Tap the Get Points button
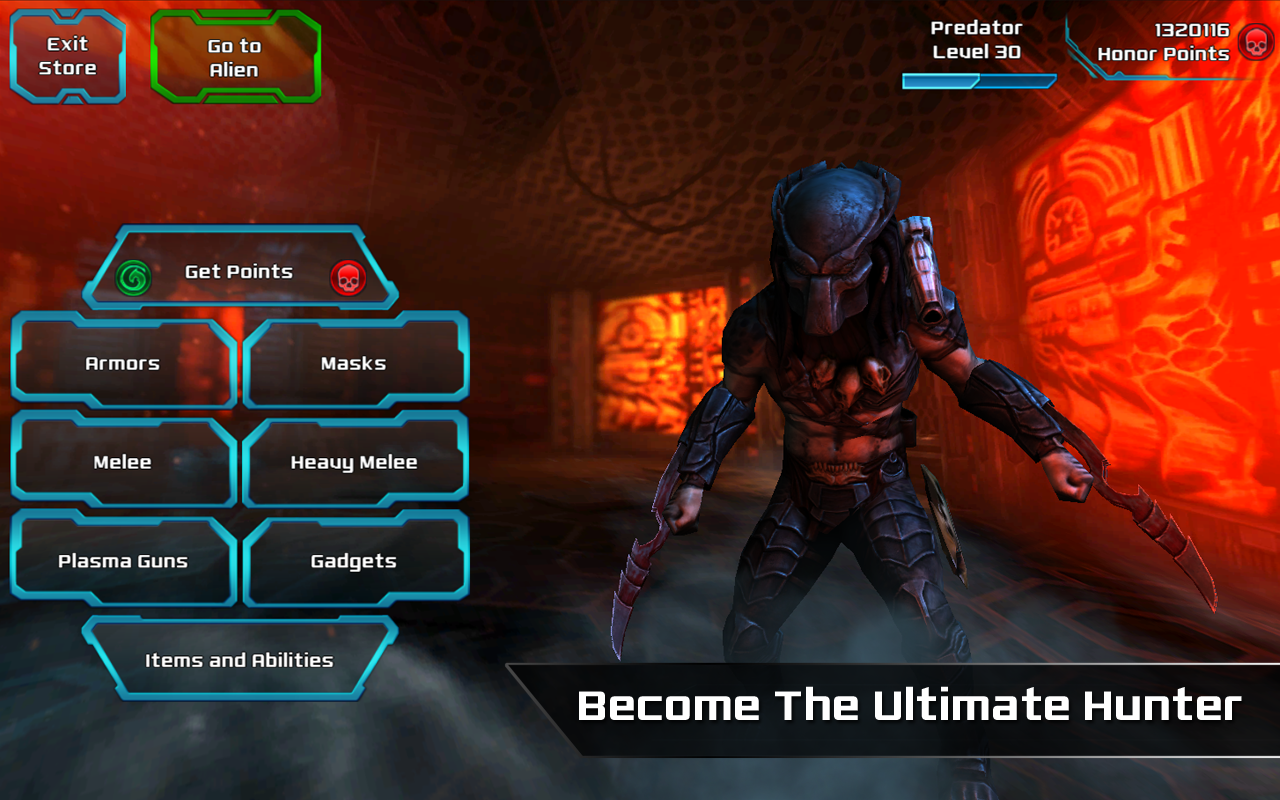The width and height of the screenshot is (1280, 800). coord(240,271)
